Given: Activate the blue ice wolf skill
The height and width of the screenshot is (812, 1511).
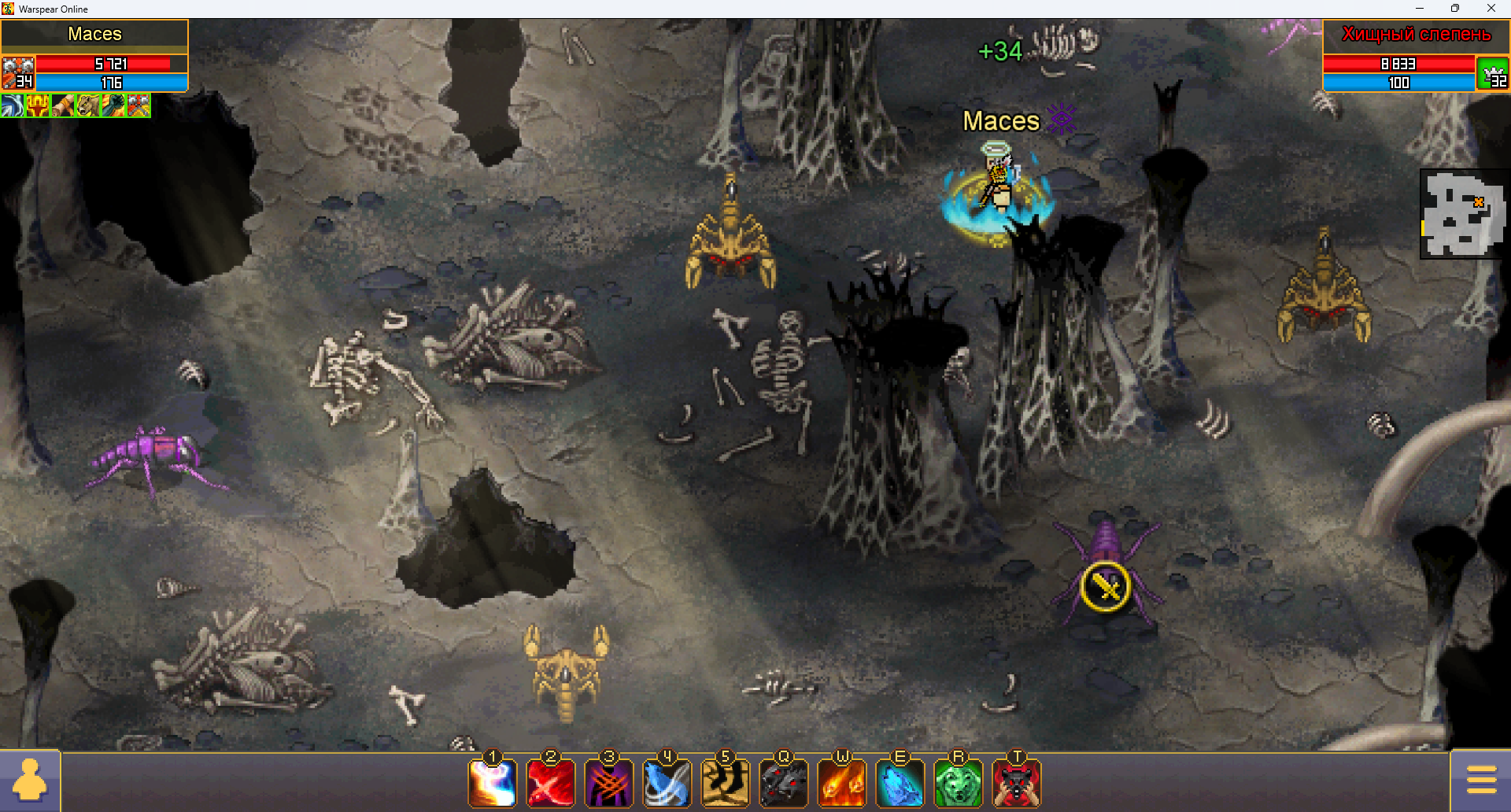Looking at the screenshot, I should [x=900, y=784].
